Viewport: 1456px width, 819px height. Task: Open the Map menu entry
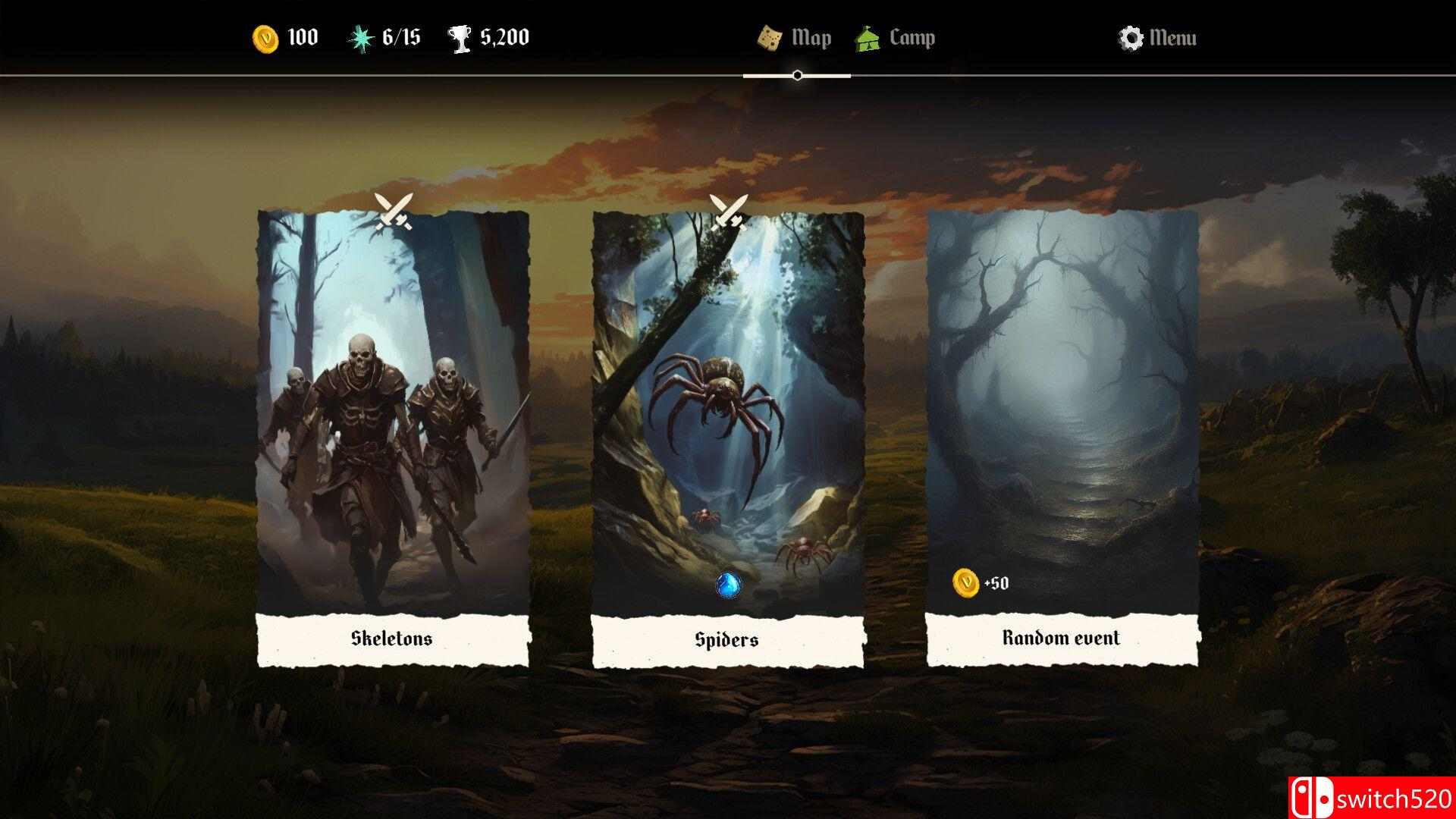click(x=810, y=36)
